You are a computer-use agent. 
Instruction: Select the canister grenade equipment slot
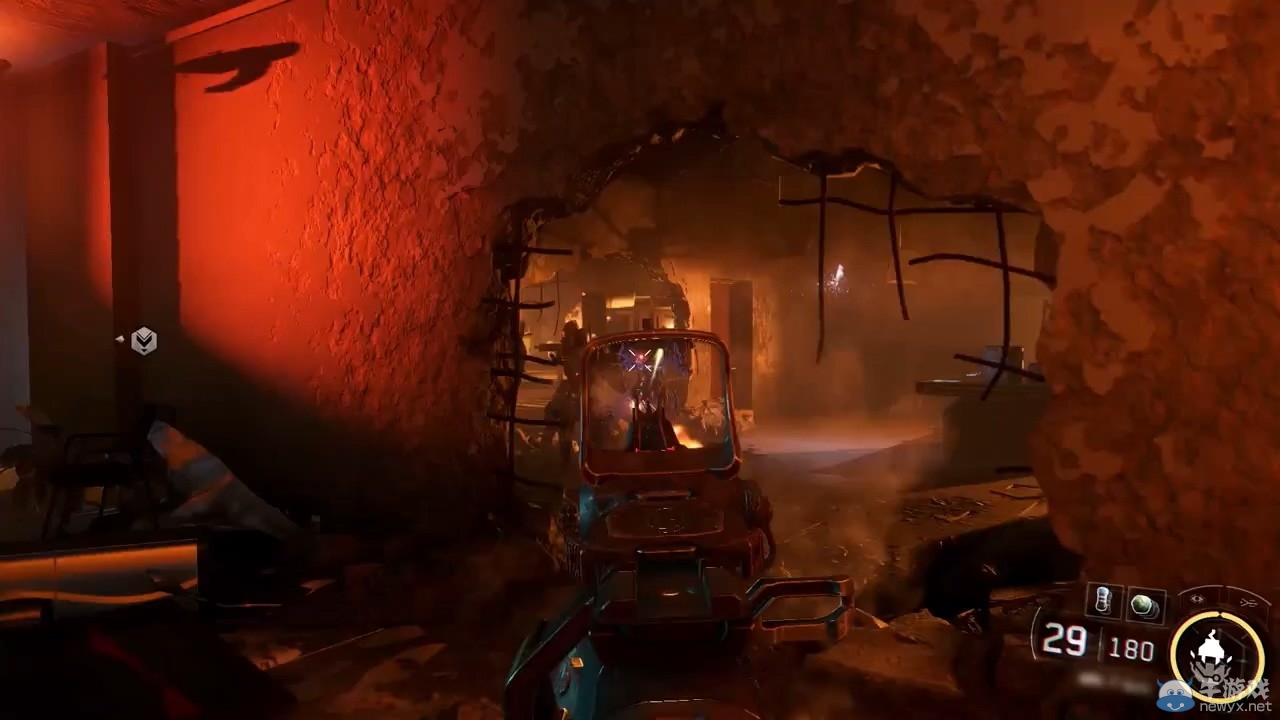pyautogui.click(x=1103, y=602)
